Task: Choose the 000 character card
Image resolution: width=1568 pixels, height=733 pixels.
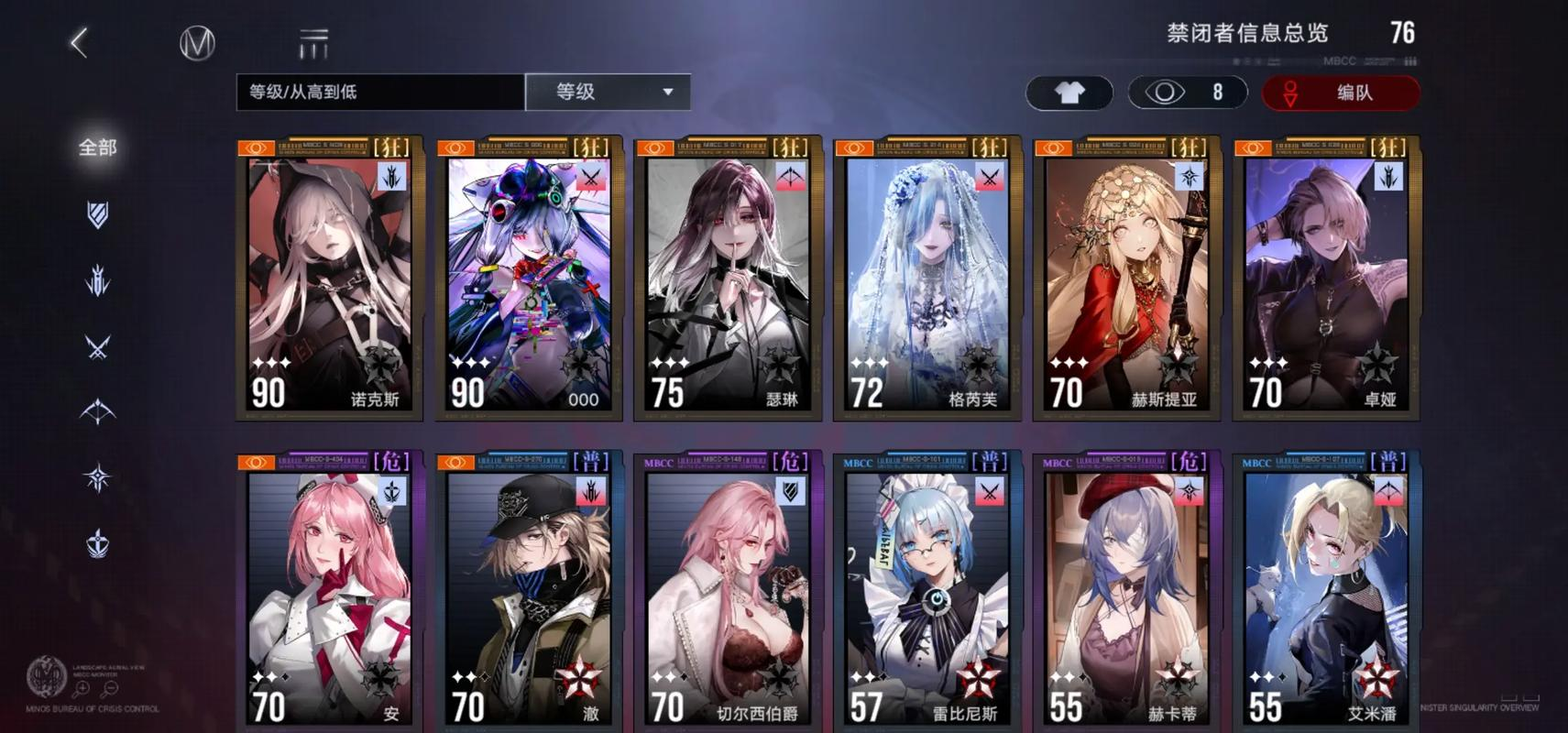Action: (529, 279)
